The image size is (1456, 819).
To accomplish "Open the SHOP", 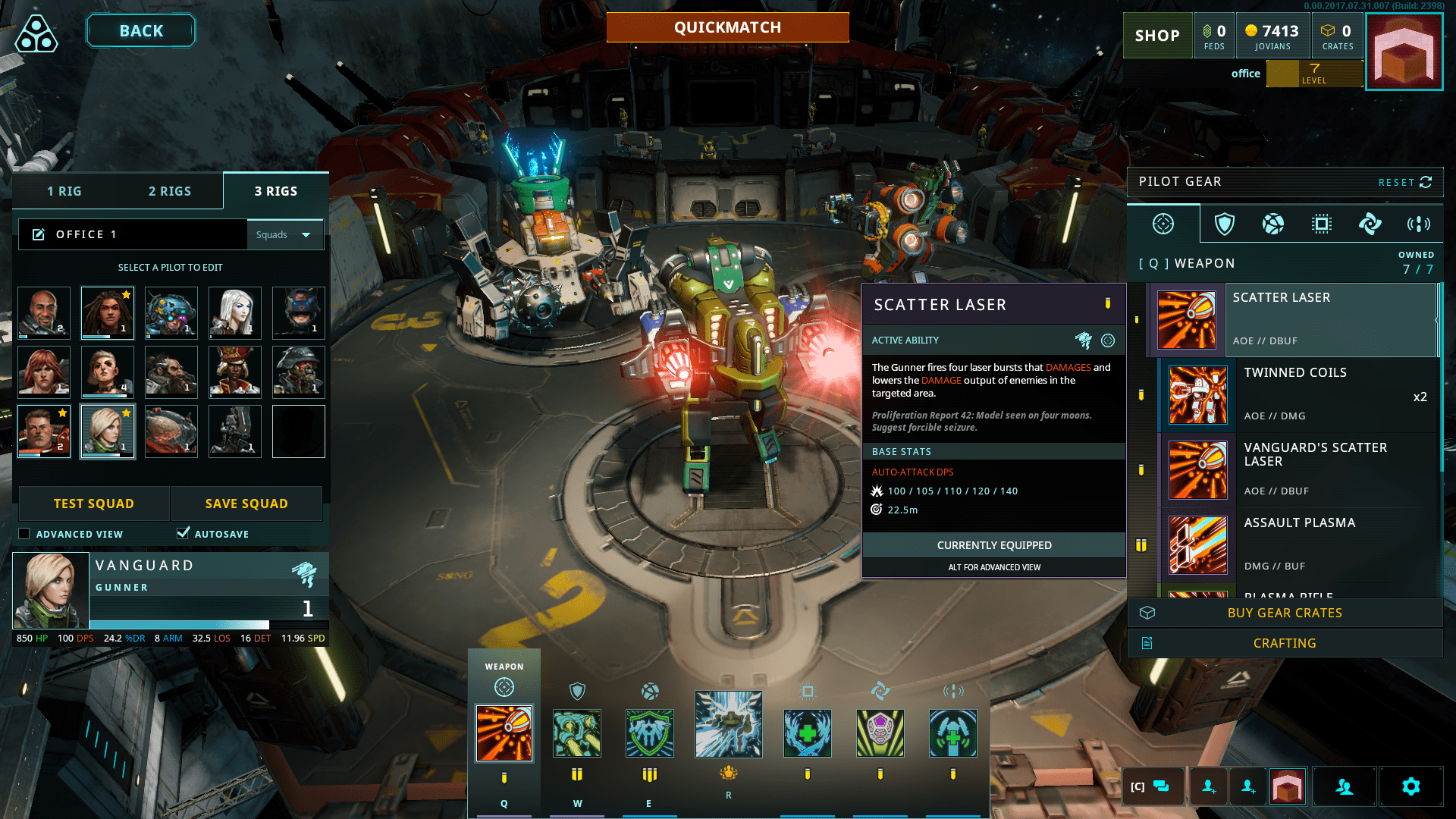I will 1157,36.
